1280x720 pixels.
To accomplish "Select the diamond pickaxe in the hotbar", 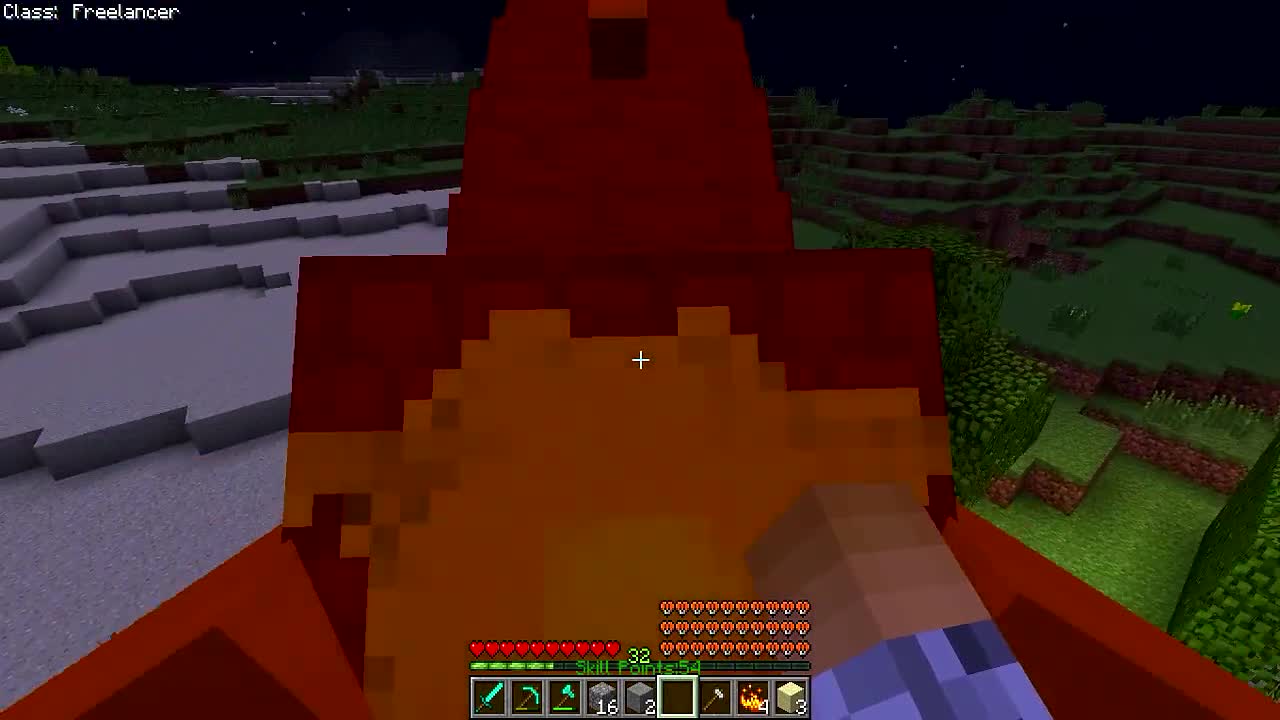I will tap(527, 698).
